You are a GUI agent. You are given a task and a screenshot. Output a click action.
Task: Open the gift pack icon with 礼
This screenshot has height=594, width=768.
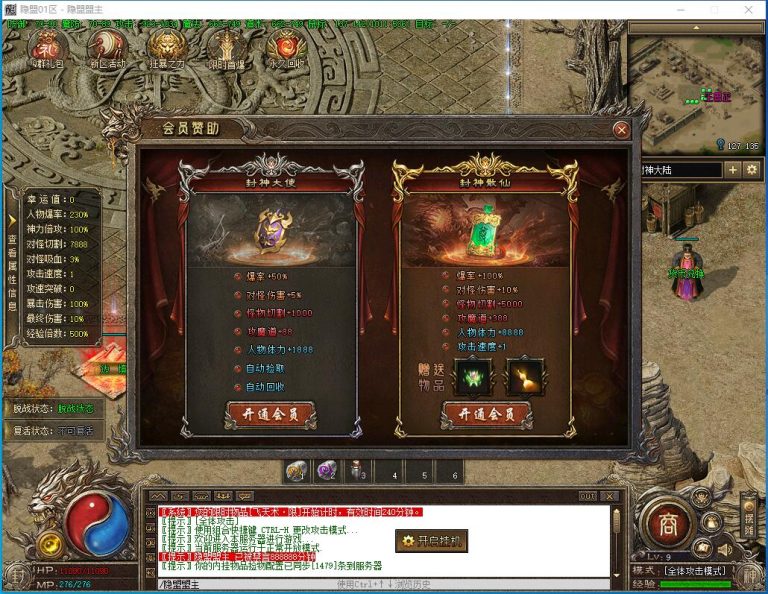pyautogui.click(x=47, y=46)
